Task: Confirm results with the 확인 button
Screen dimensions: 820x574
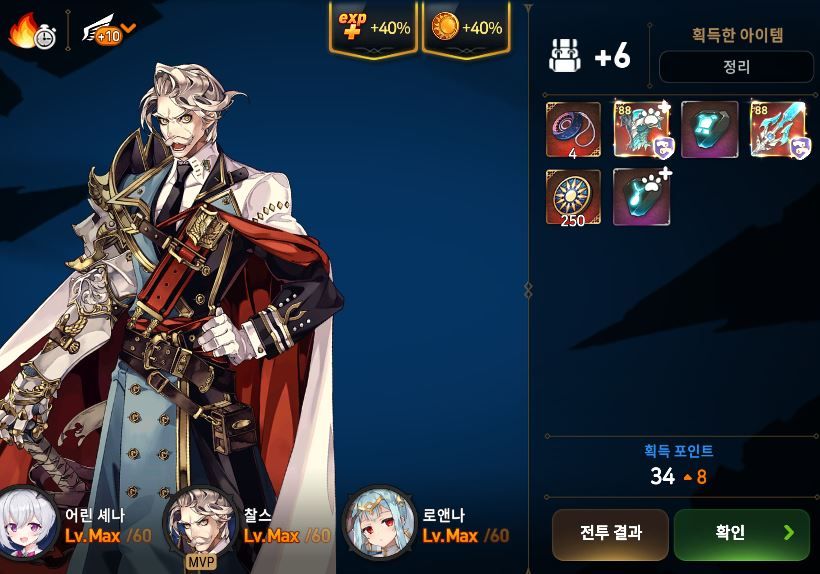Action: (741, 534)
